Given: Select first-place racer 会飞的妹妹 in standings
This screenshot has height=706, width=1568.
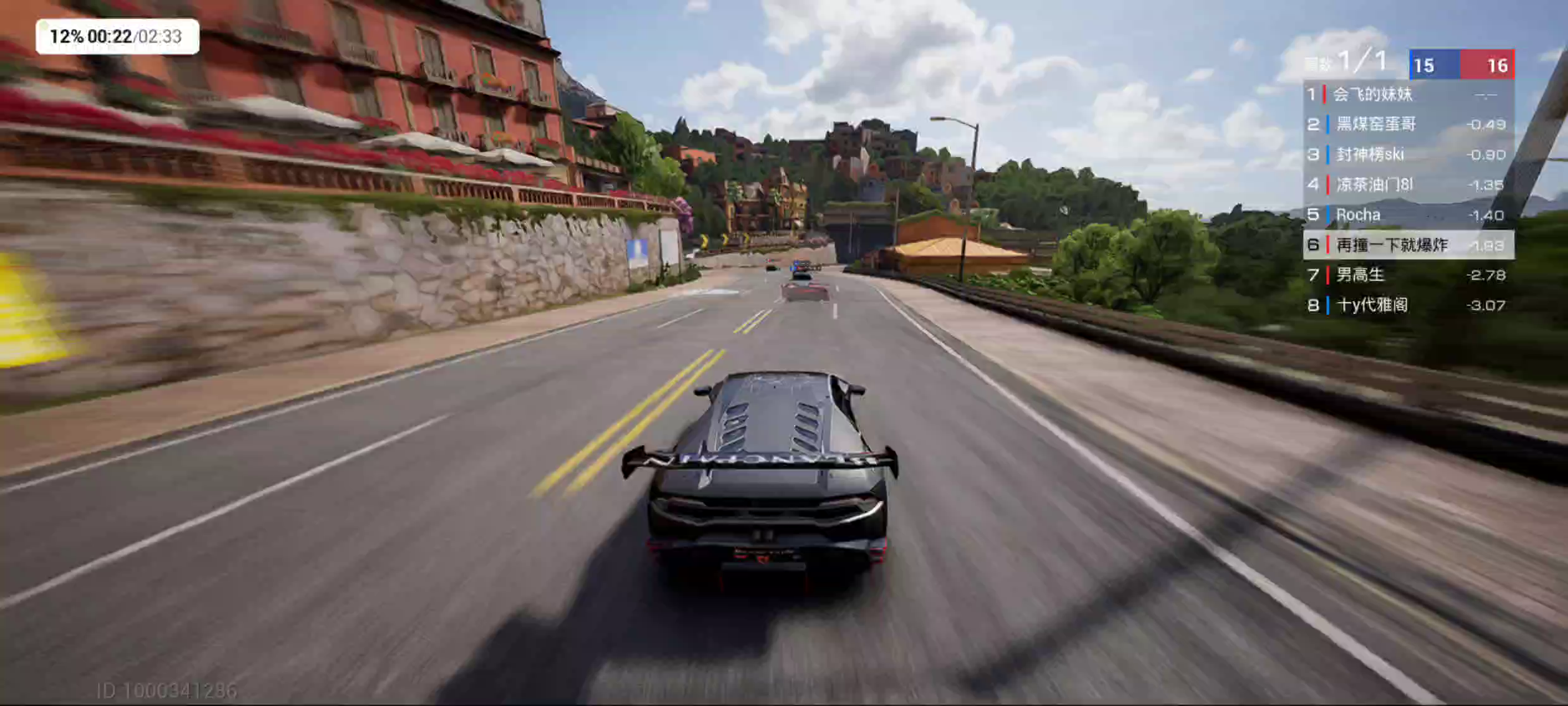Looking at the screenshot, I should 1407,95.
